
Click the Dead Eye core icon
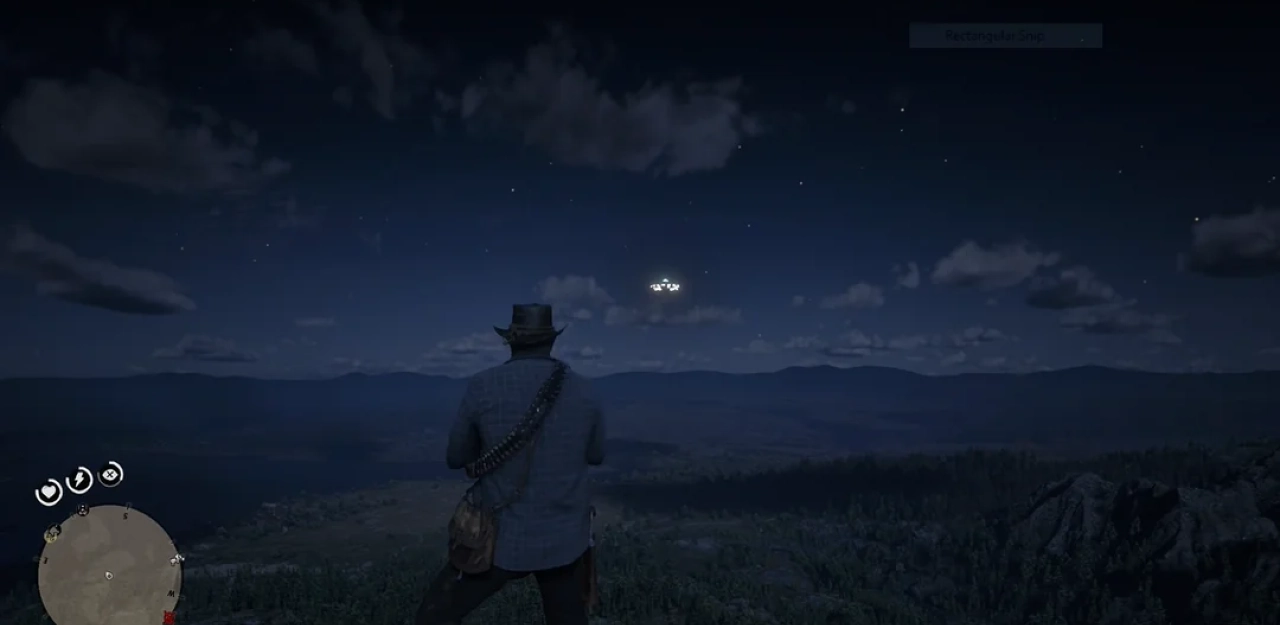tap(111, 474)
